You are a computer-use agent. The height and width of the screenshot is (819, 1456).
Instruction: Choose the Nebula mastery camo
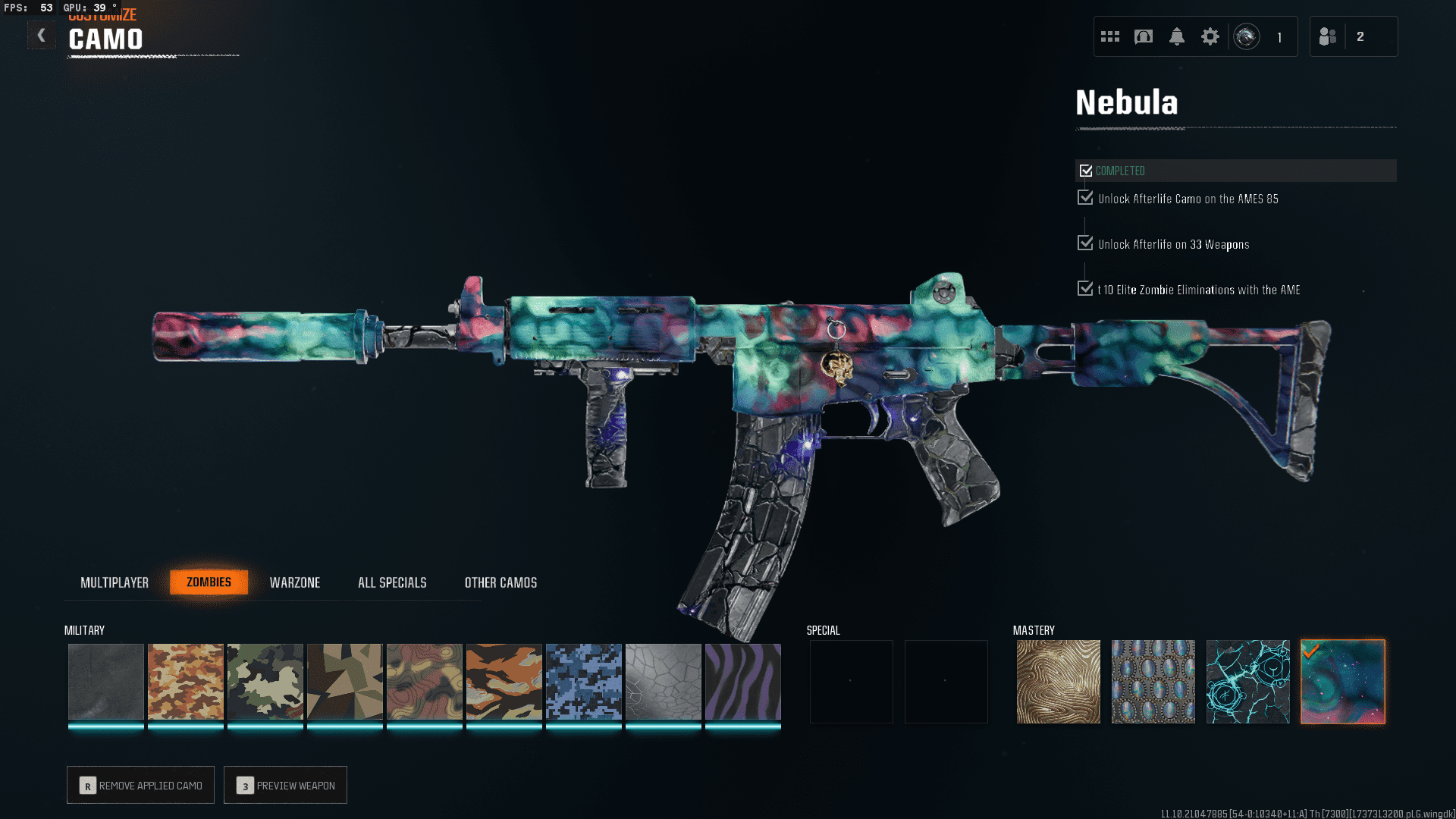(x=1342, y=681)
